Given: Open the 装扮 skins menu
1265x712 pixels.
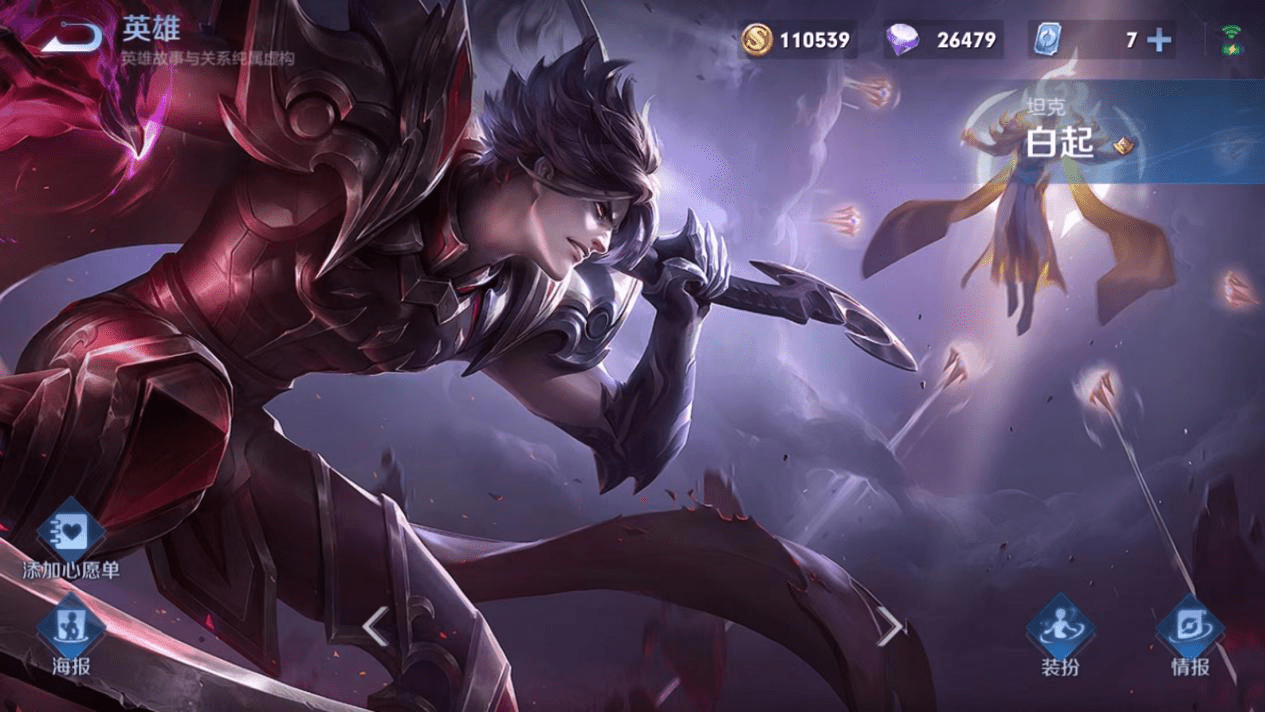Looking at the screenshot, I should tap(1060, 632).
